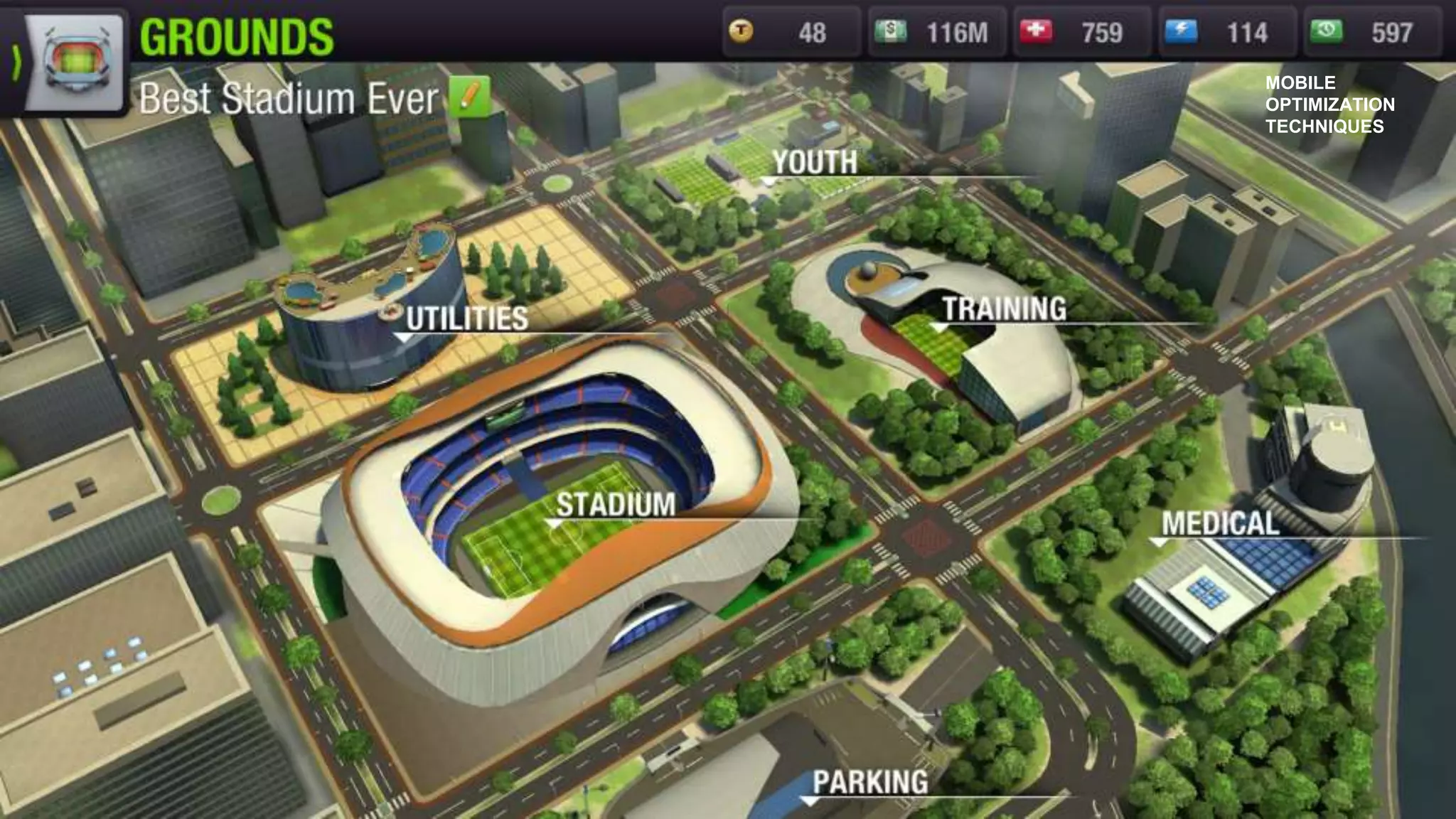Open the green rest pack counter
Image resolution: width=1456 pixels, height=819 pixels.
tap(1371, 32)
